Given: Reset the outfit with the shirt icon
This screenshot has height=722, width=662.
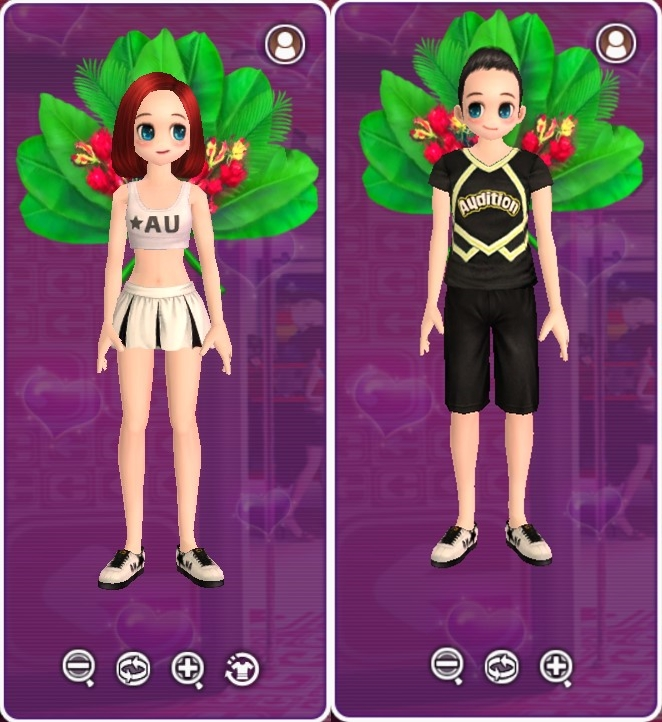Looking at the screenshot, I should coord(240,667).
